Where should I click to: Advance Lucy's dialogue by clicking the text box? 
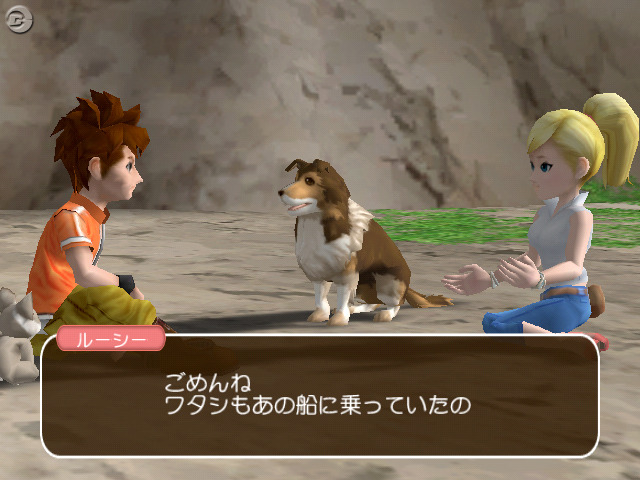[319, 396]
